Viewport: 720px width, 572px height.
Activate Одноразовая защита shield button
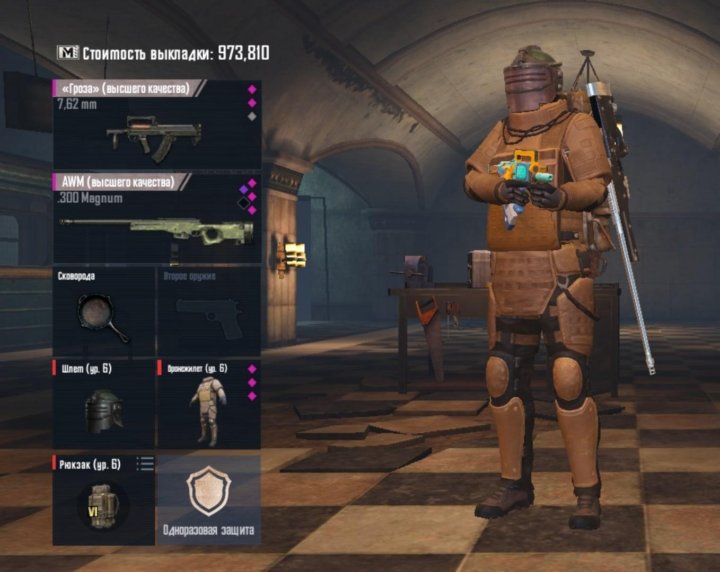pyautogui.click(x=208, y=498)
